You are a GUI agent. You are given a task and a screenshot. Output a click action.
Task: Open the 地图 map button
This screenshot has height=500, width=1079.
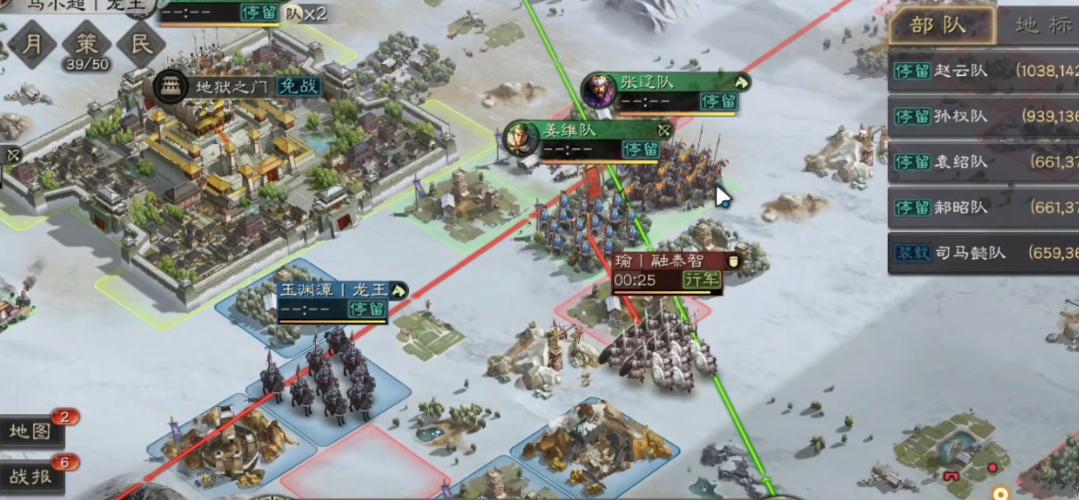32,431
